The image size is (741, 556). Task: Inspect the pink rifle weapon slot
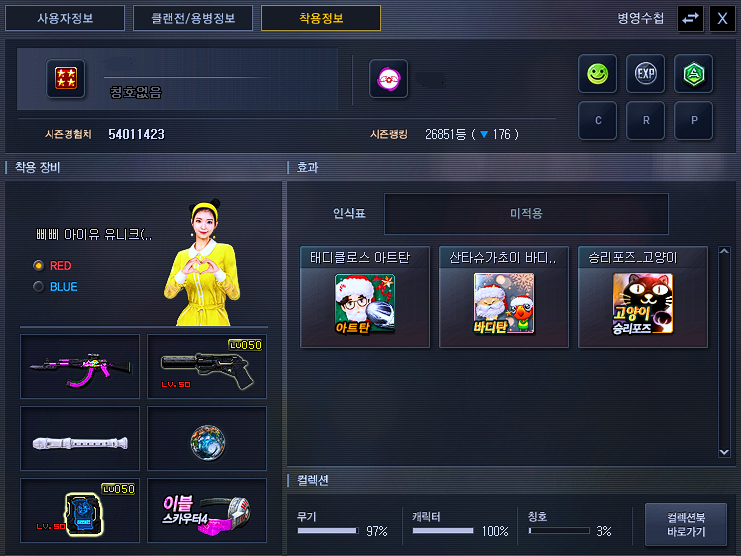pyautogui.click(x=80, y=367)
